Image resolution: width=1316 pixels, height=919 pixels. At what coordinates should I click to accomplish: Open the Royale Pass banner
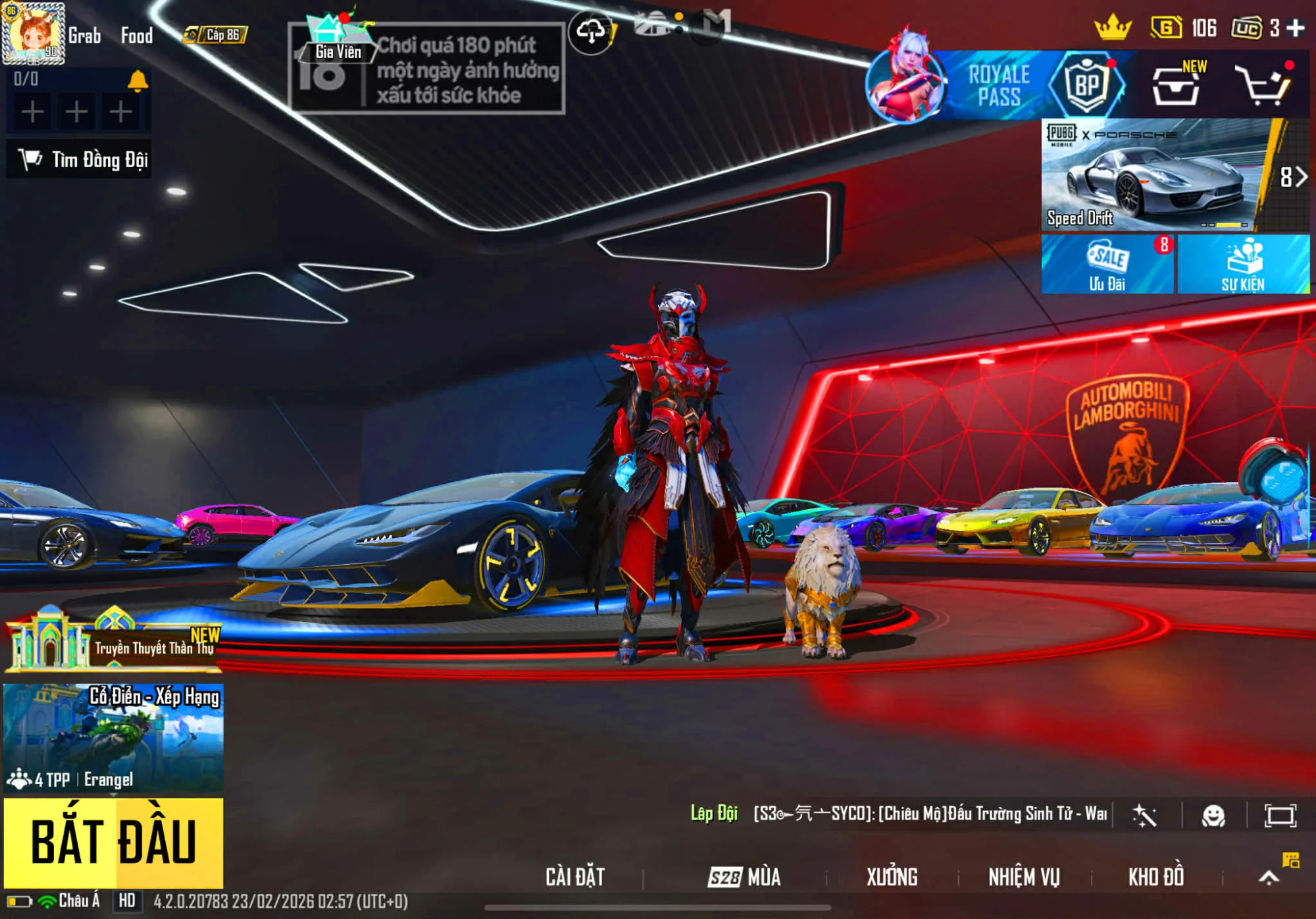(998, 86)
